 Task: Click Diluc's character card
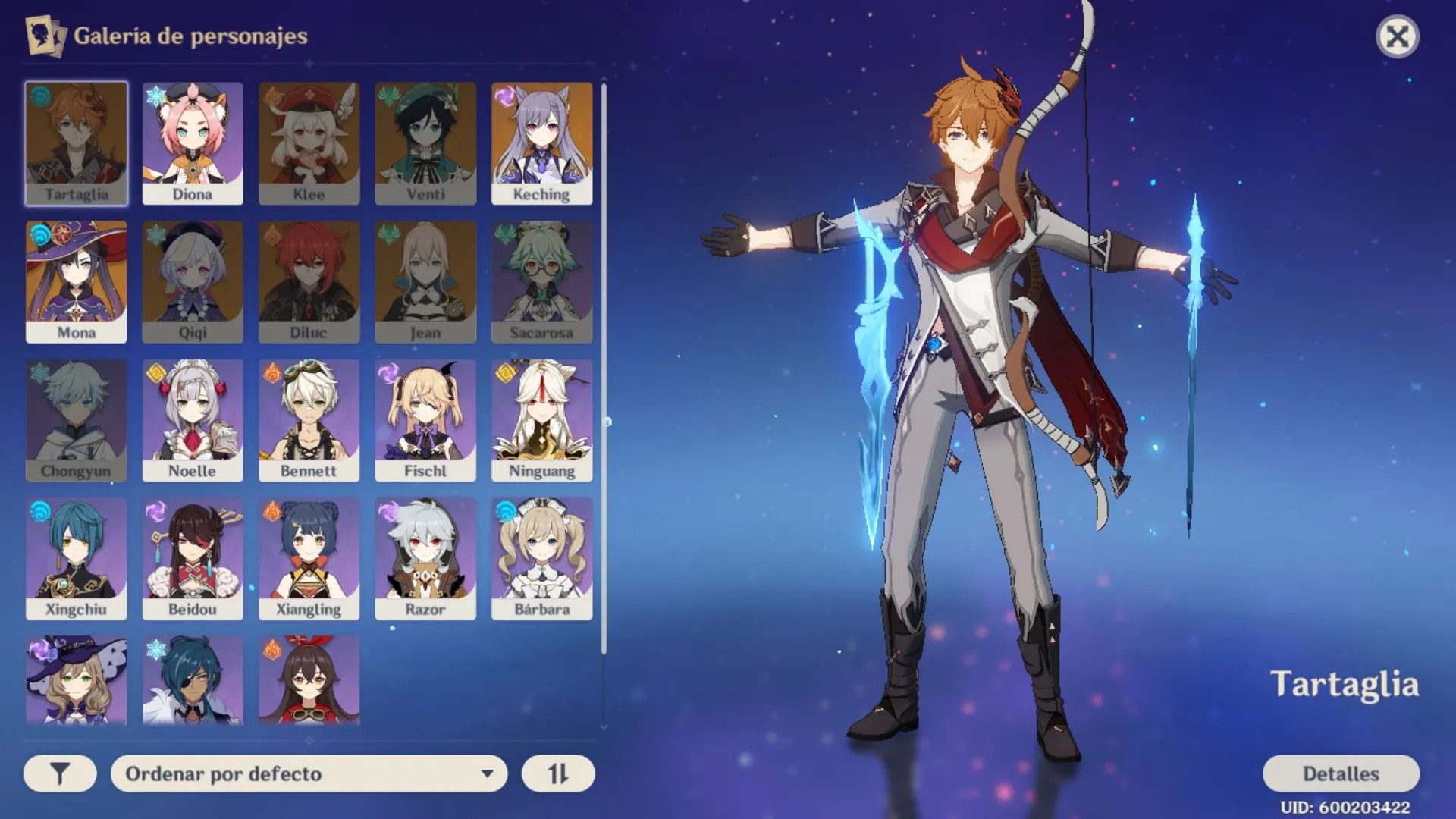[x=309, y=281]
